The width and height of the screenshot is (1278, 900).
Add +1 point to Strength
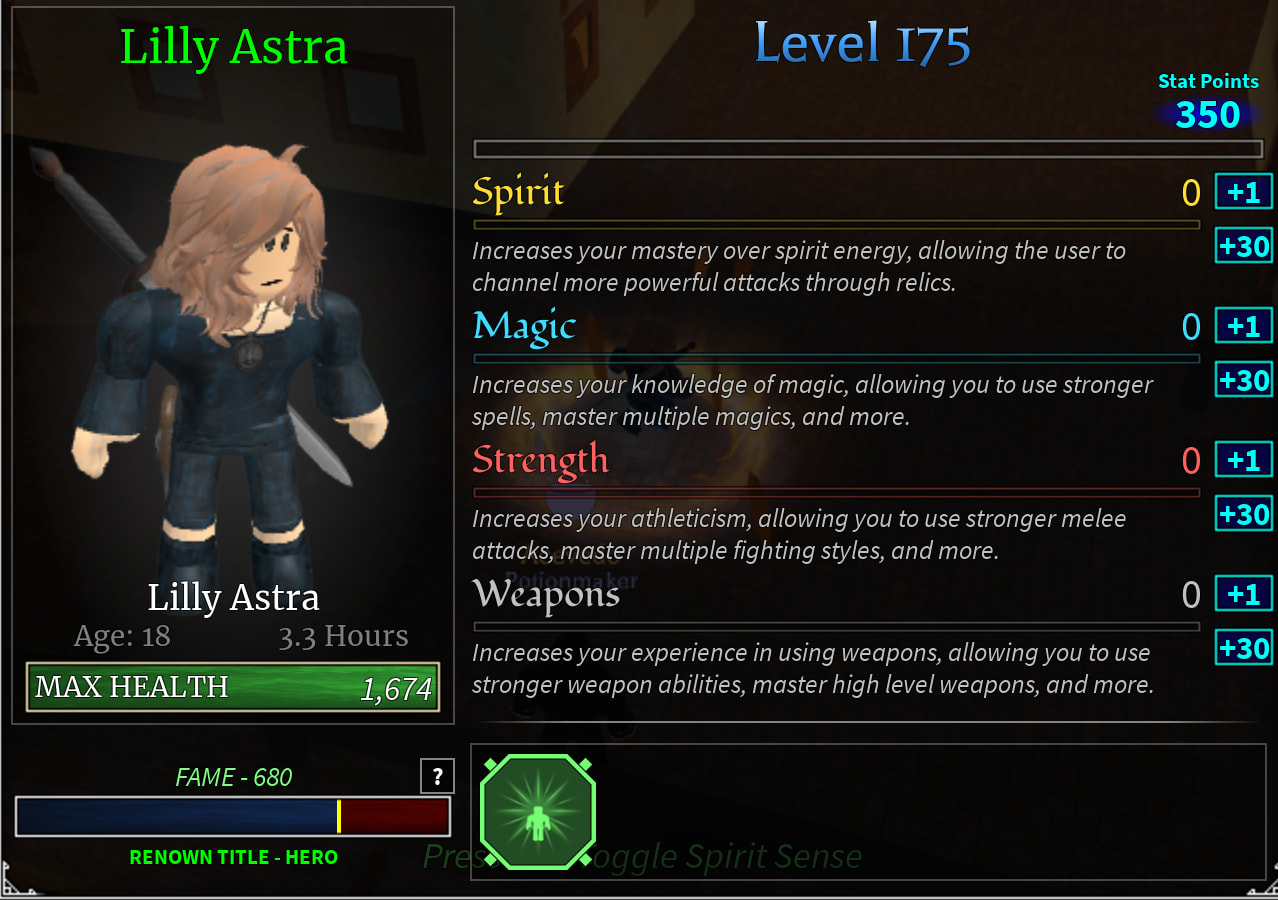(x=1243, y=460)
